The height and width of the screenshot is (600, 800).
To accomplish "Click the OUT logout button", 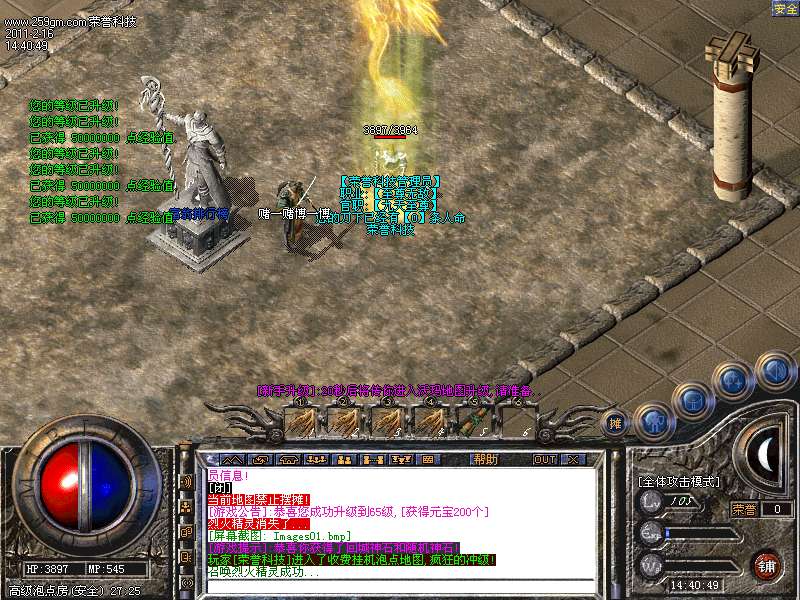I will [544, 459].
